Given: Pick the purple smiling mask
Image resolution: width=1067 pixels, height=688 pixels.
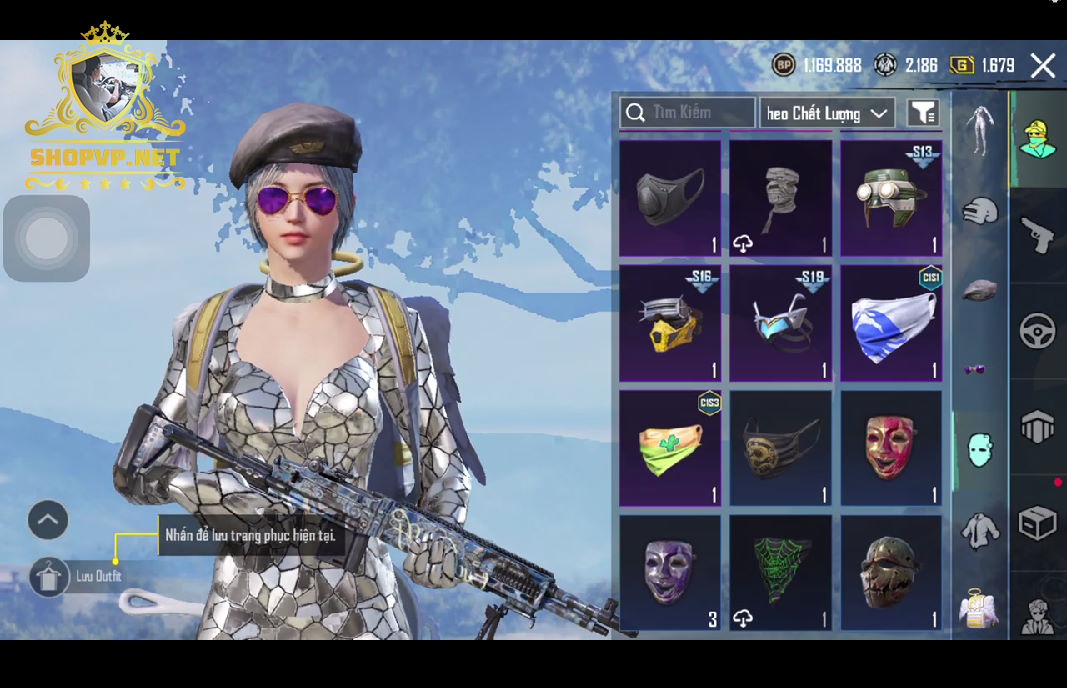Looking at the screenshot, I should pos(670,572).
